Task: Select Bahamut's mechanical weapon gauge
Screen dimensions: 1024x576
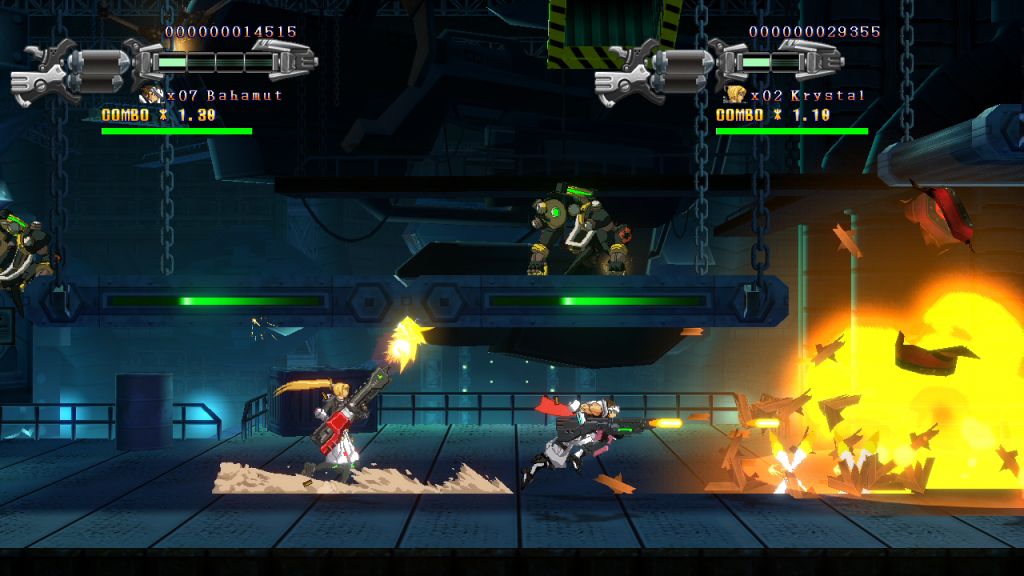Action: [x=165, y=64]
